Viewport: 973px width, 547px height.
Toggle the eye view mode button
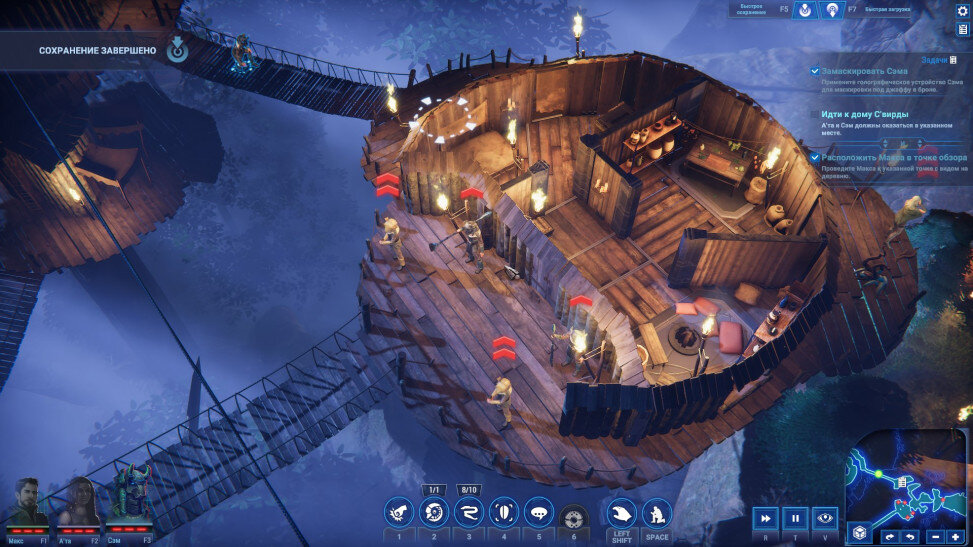click(825, 518)
